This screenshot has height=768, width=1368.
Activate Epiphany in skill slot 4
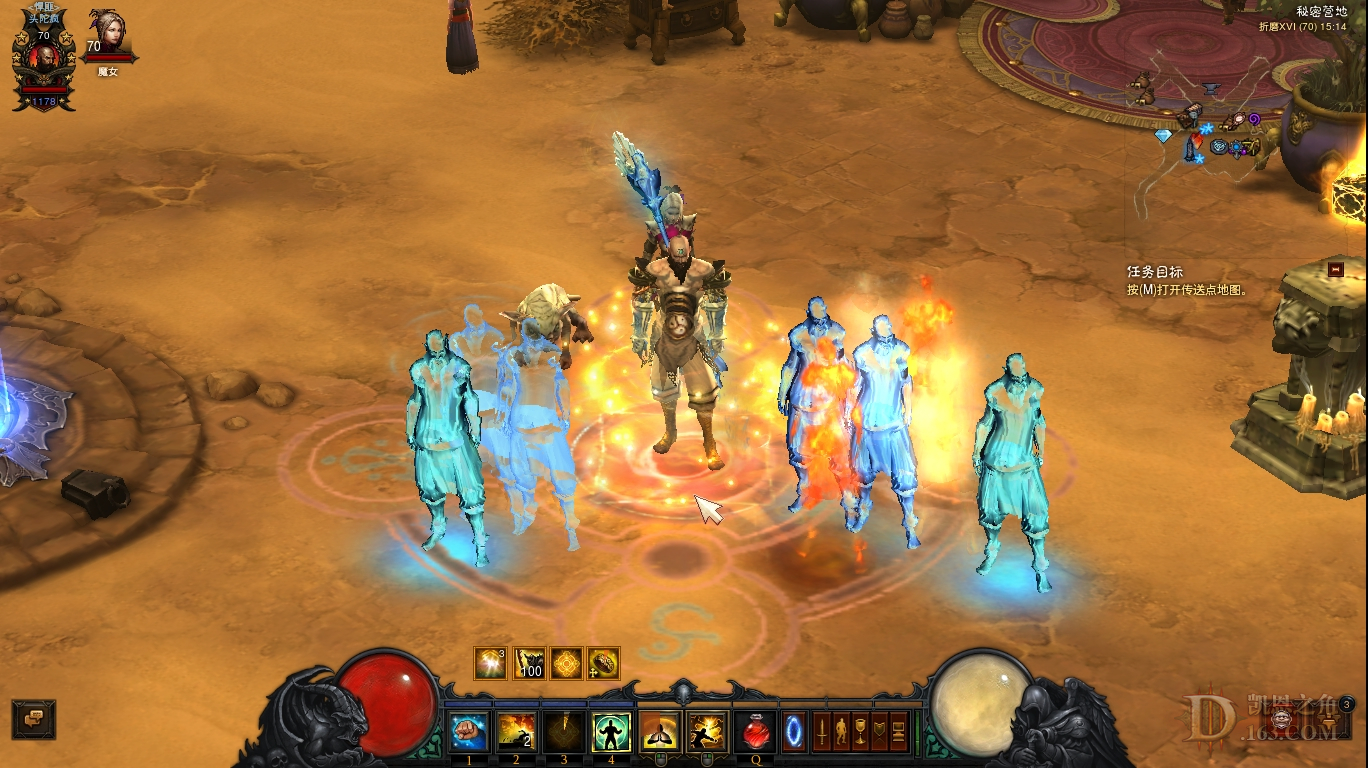[611, 731]
